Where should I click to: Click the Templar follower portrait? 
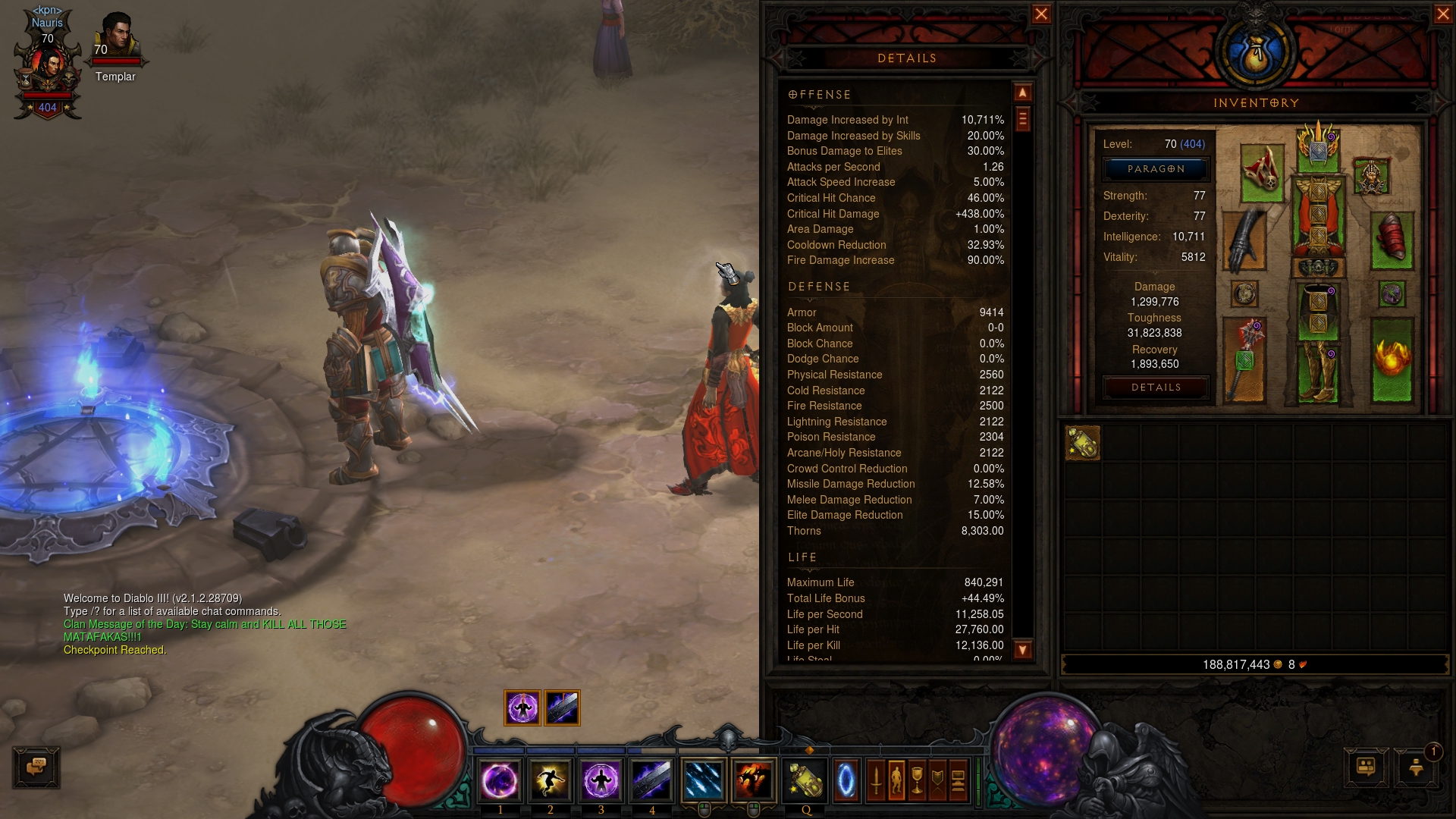(116, 38)
